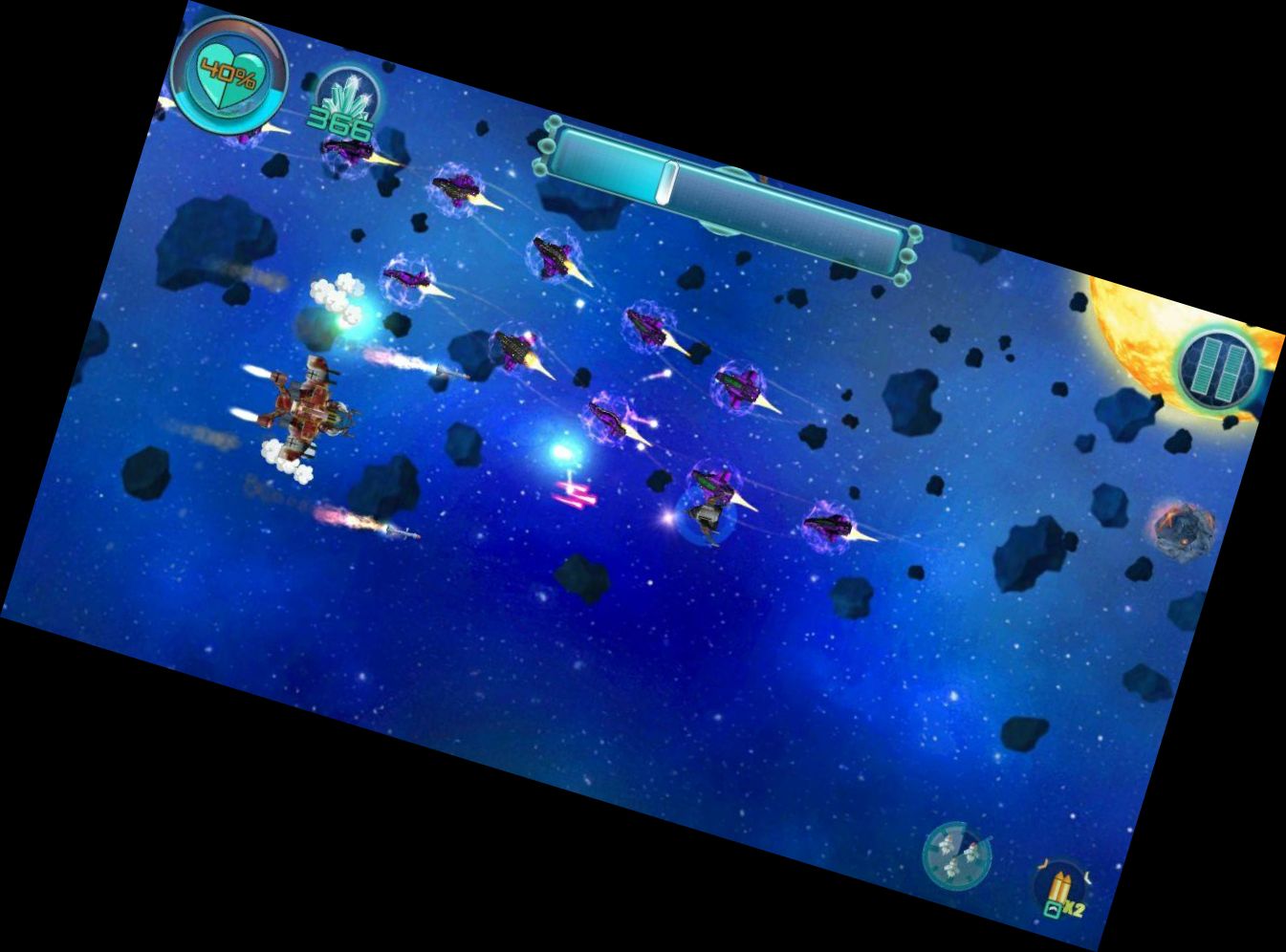Viewport: 1286px width, 952px height.
Task: Activate the x2 bomb power-up
Action: [1061, 889]
